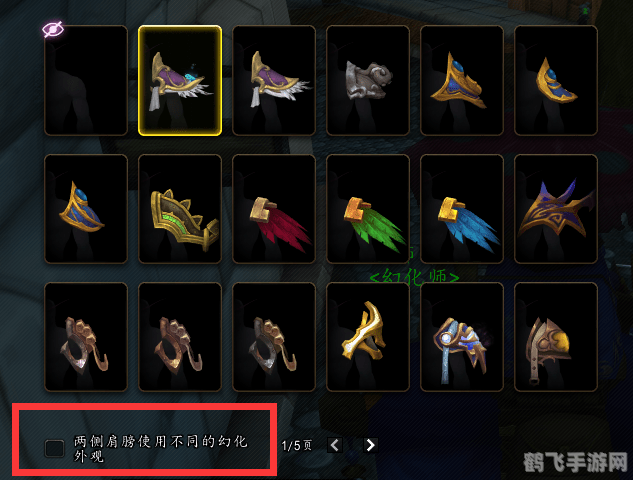633x480 pixels.
Task: Select the golden antler shoulder appearance
Action: (368, 337)
